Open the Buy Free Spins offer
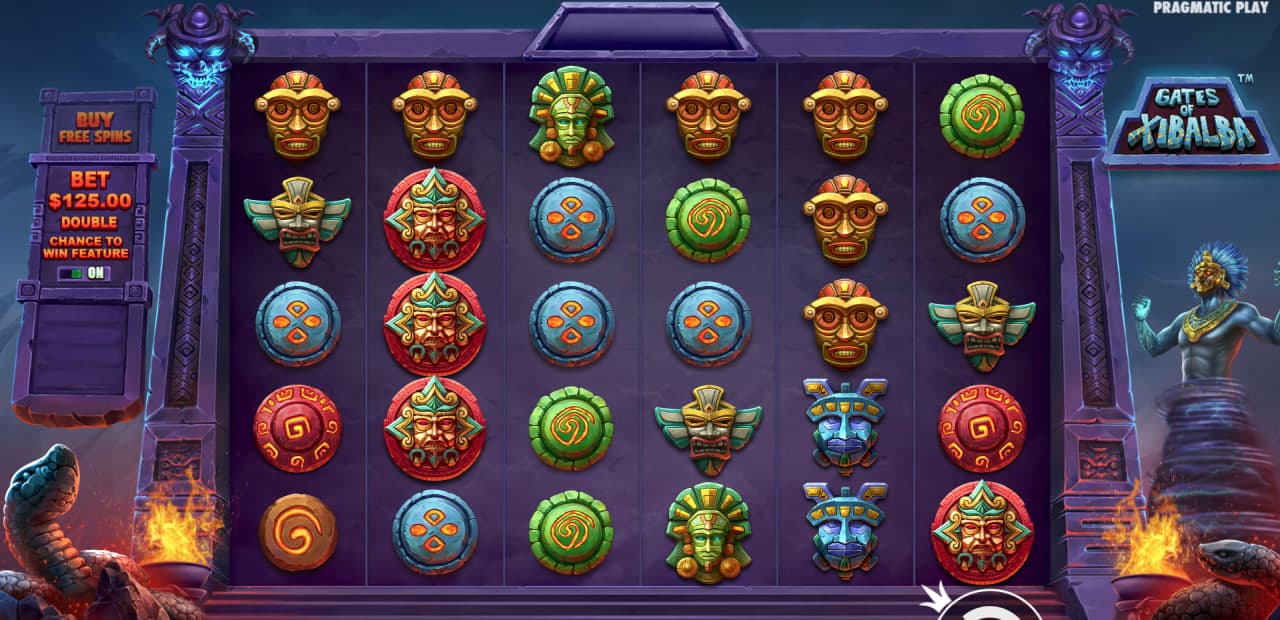1280x620 pixels. pyautogui.click(x=96, y=127)
